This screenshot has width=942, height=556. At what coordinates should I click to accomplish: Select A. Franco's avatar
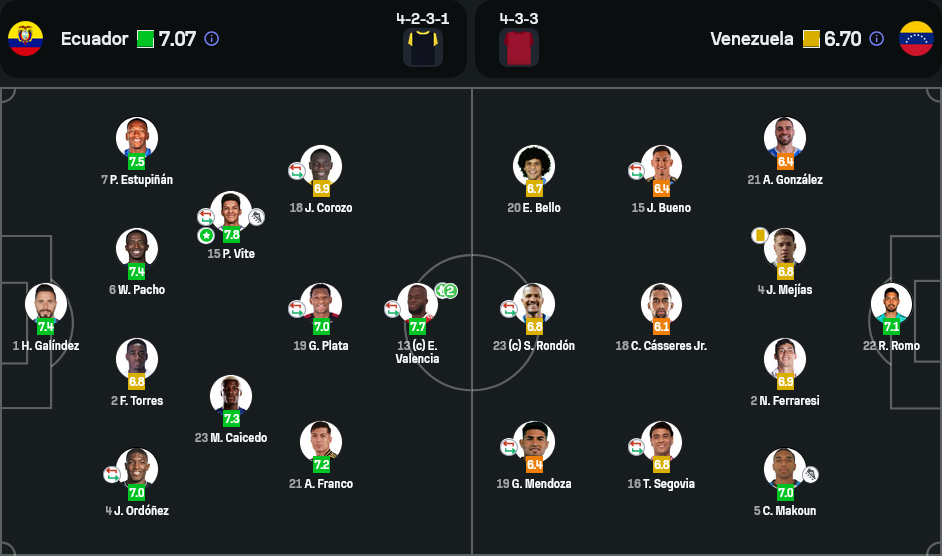click(x=321, y=442)
